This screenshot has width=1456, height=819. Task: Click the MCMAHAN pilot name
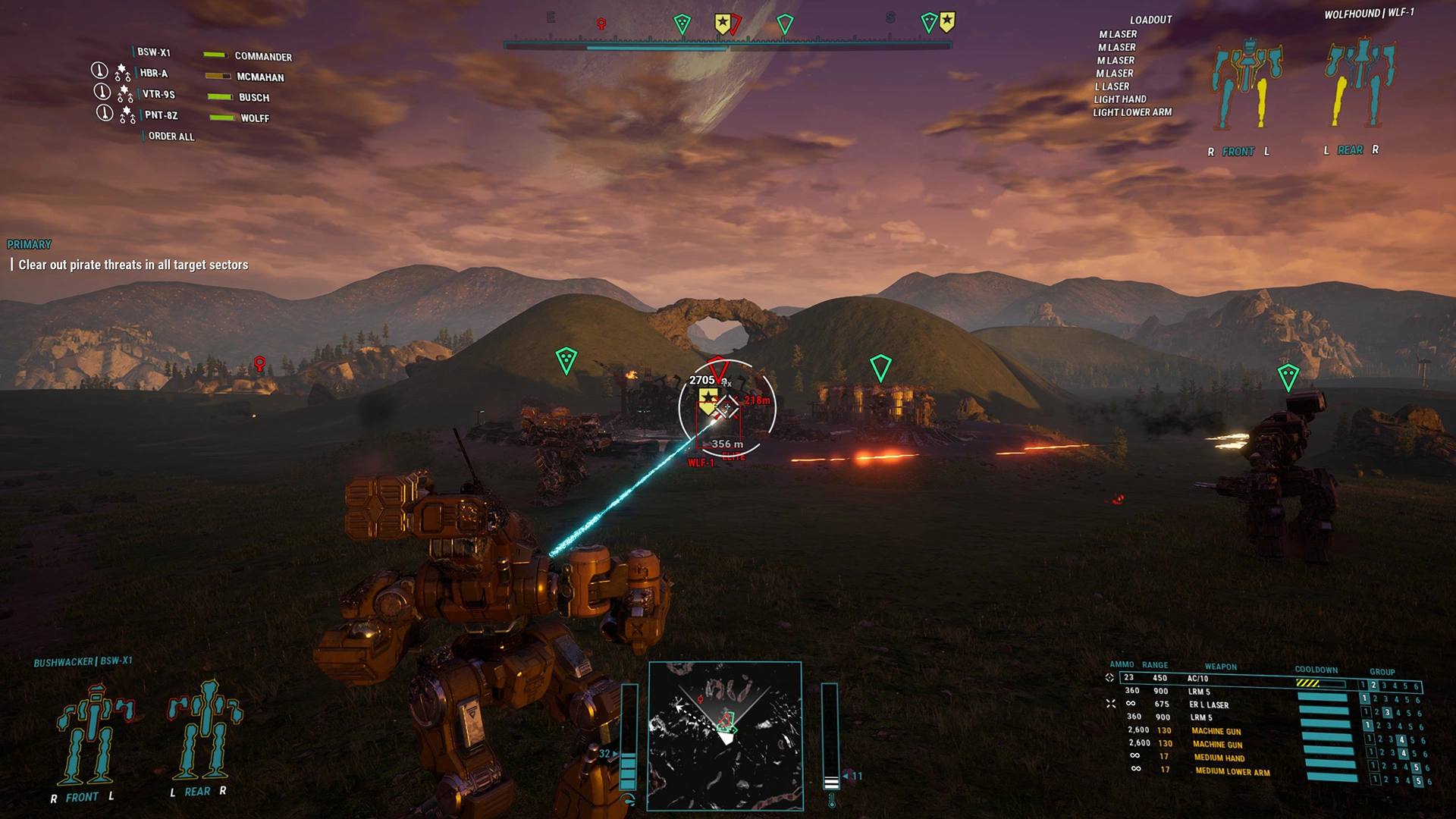coord(260,77)
